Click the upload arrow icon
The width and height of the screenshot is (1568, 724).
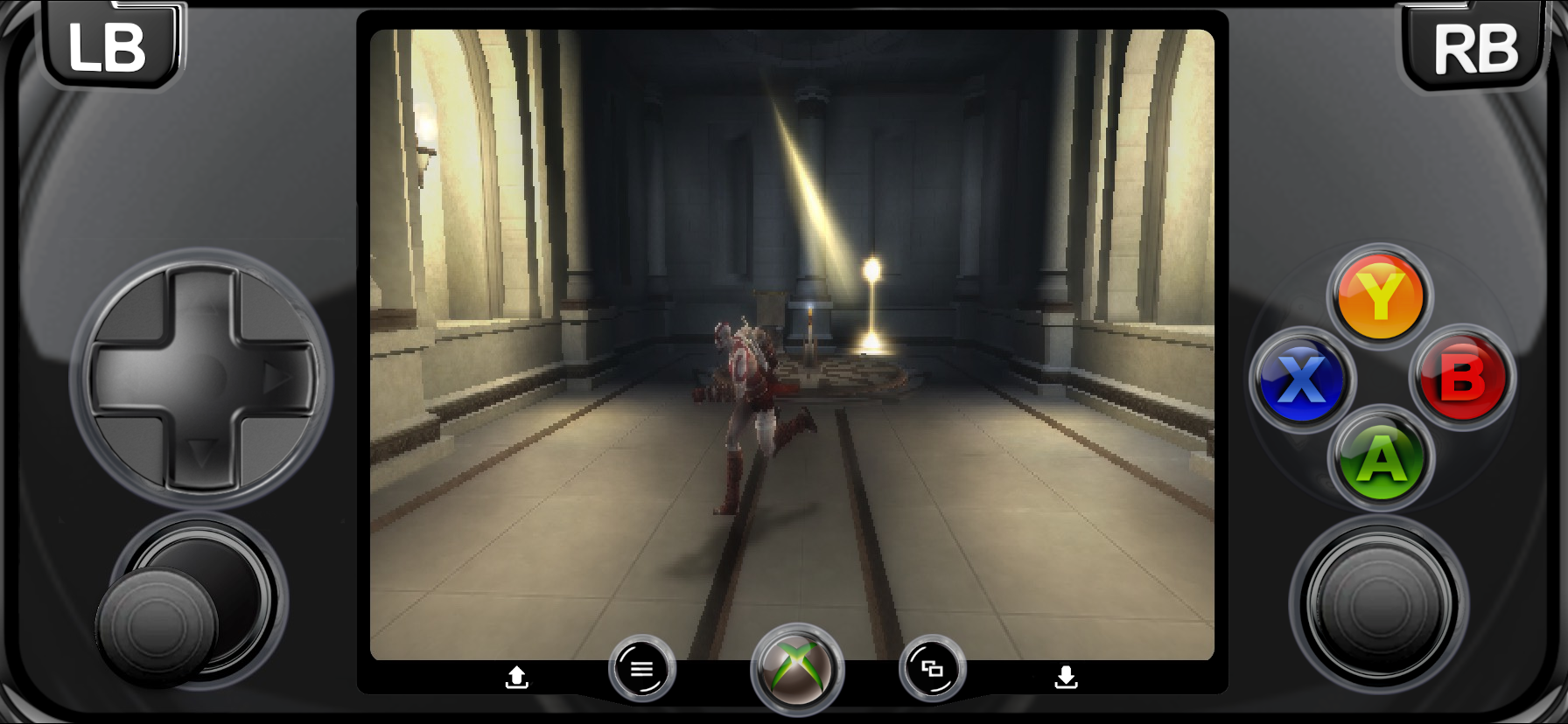tap(517, 677)
